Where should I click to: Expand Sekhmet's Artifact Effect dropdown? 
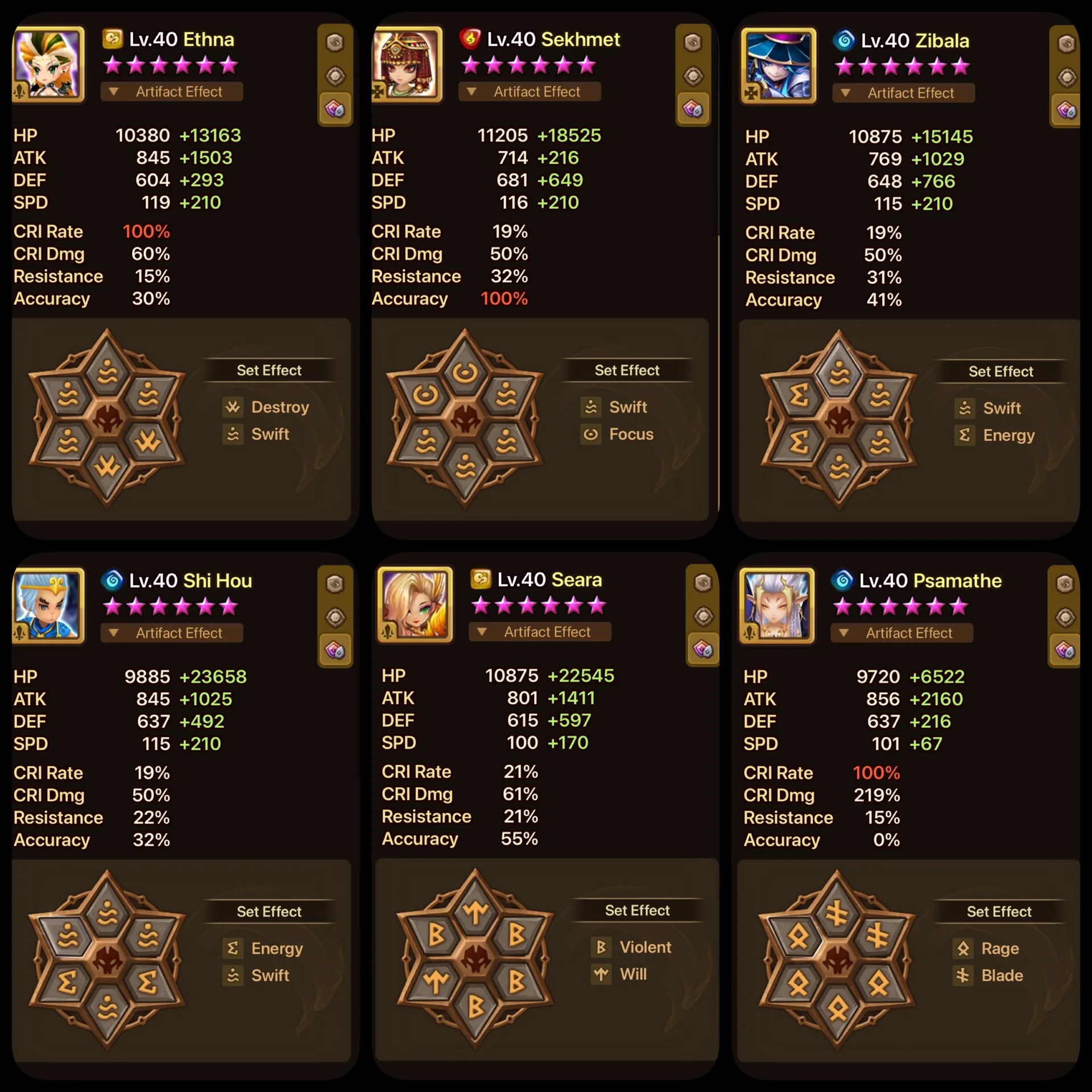click(x=529, y=92)
